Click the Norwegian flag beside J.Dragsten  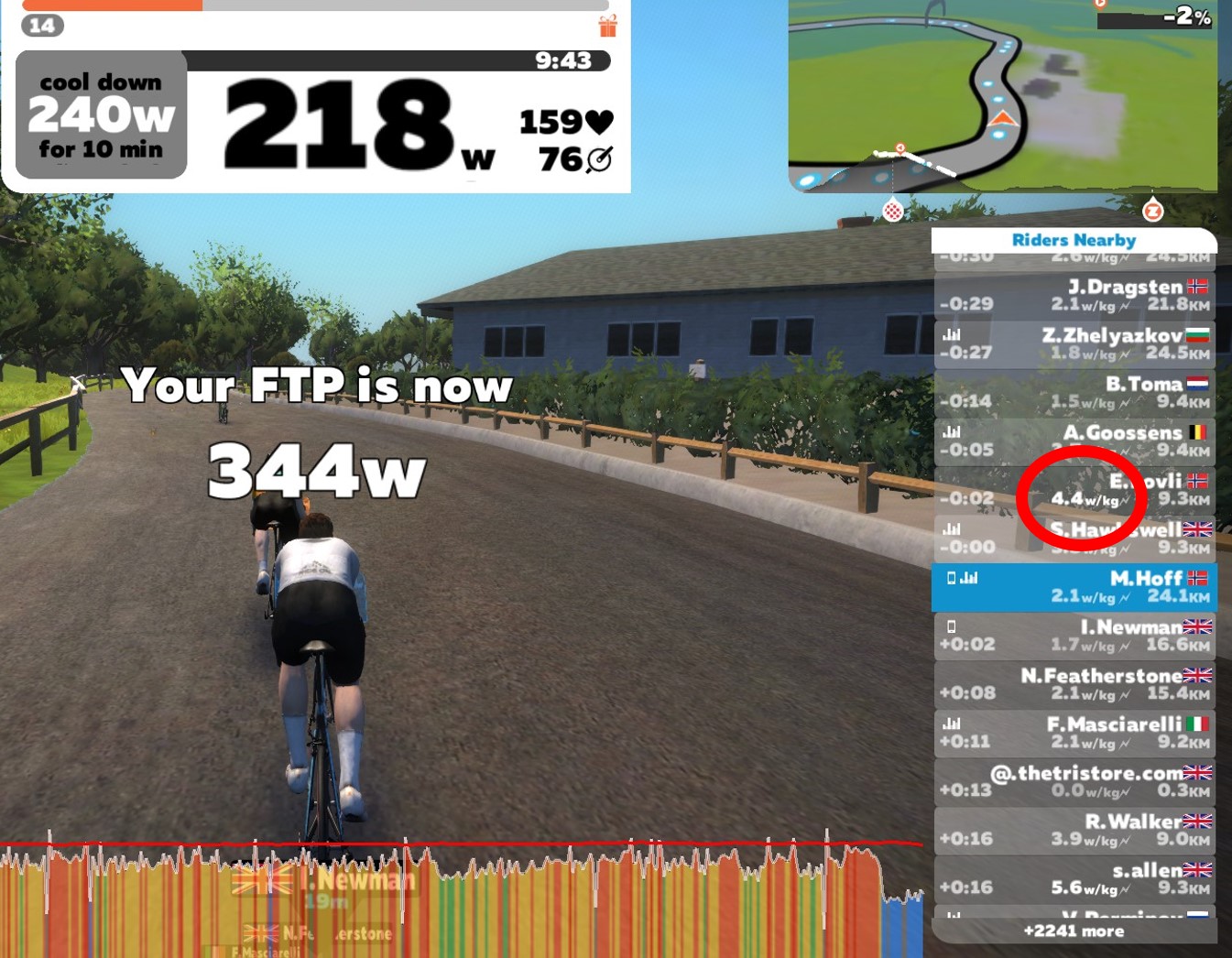[1198, 286]
